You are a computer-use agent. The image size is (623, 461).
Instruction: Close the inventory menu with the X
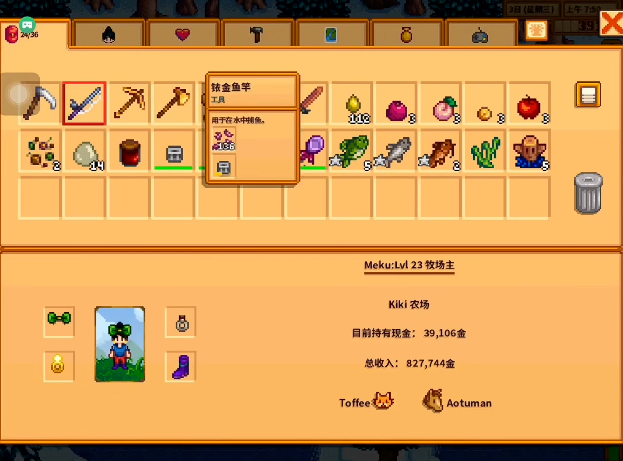[x=609, y=22]
